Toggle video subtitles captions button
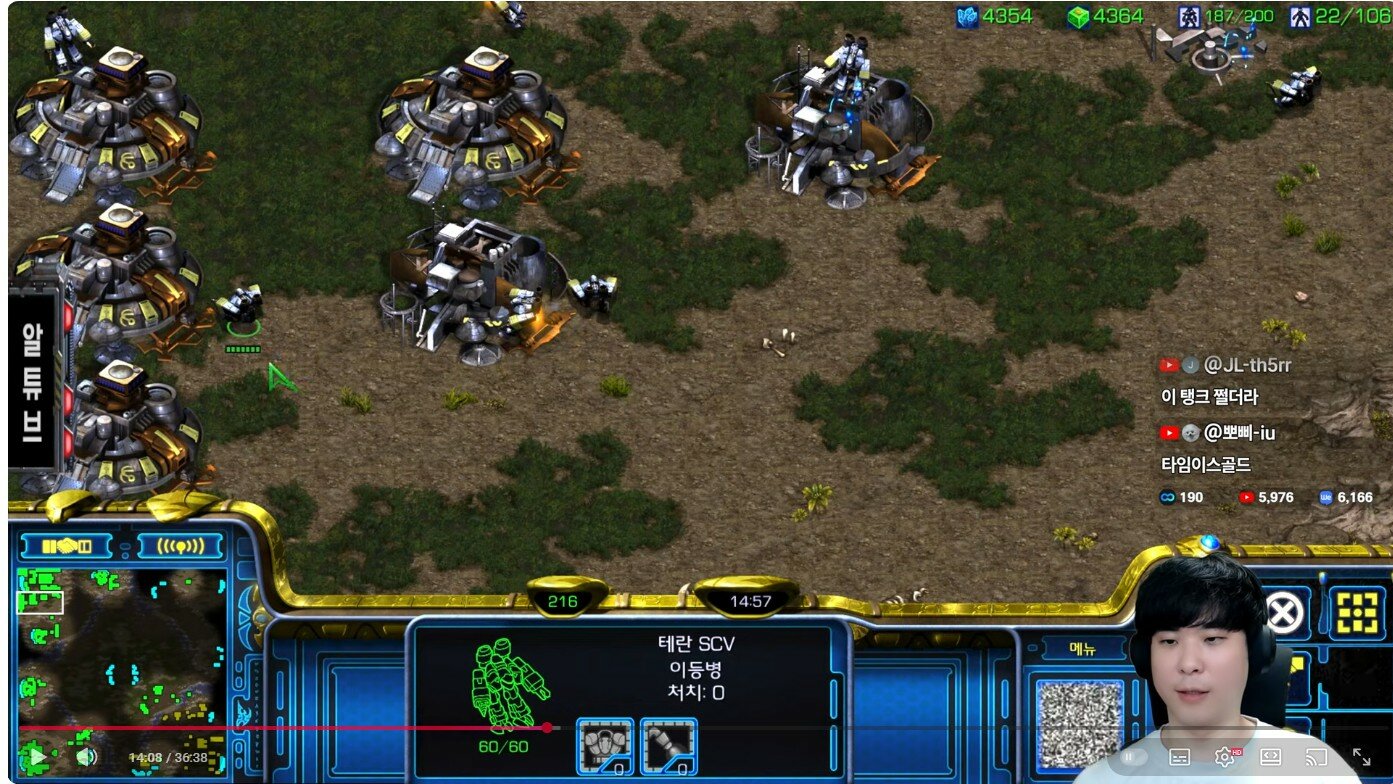The image size is (1393, 784). 1180,757
